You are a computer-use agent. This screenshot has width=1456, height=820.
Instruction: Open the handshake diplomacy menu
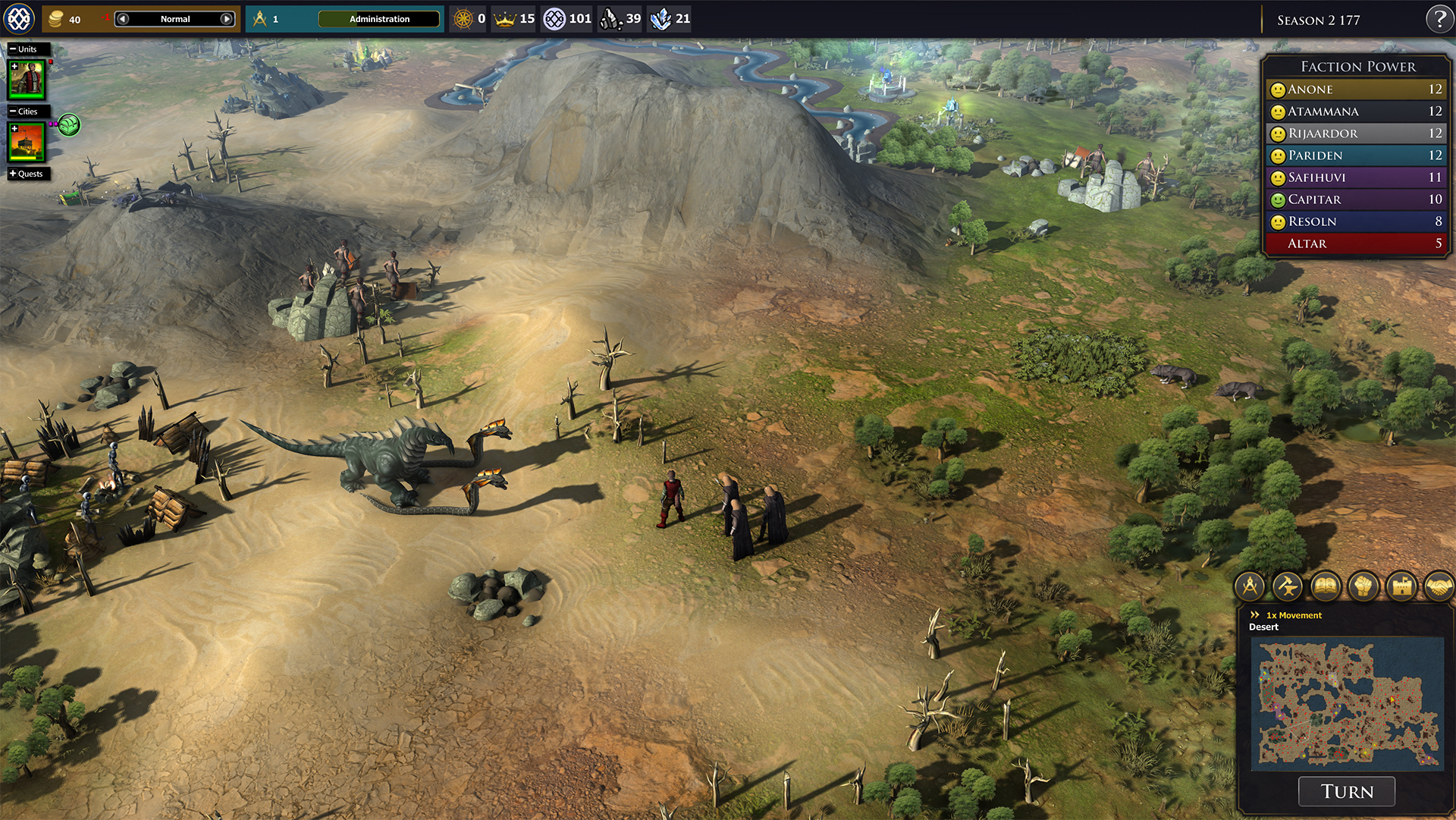(1438, 586)
